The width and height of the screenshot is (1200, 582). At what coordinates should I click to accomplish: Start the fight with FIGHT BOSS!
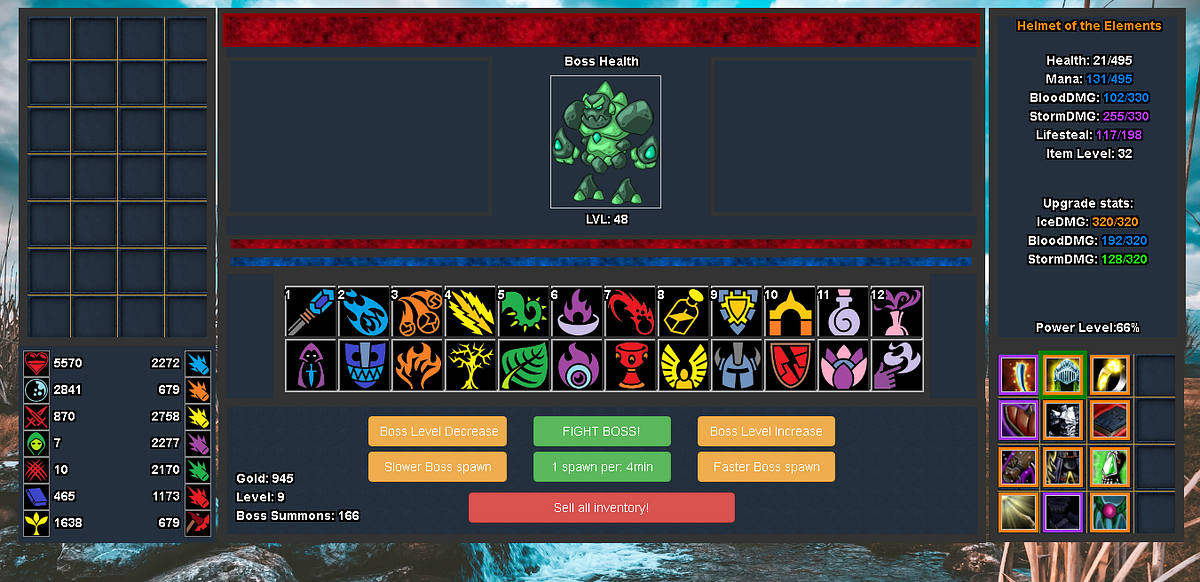coord(601,431)
